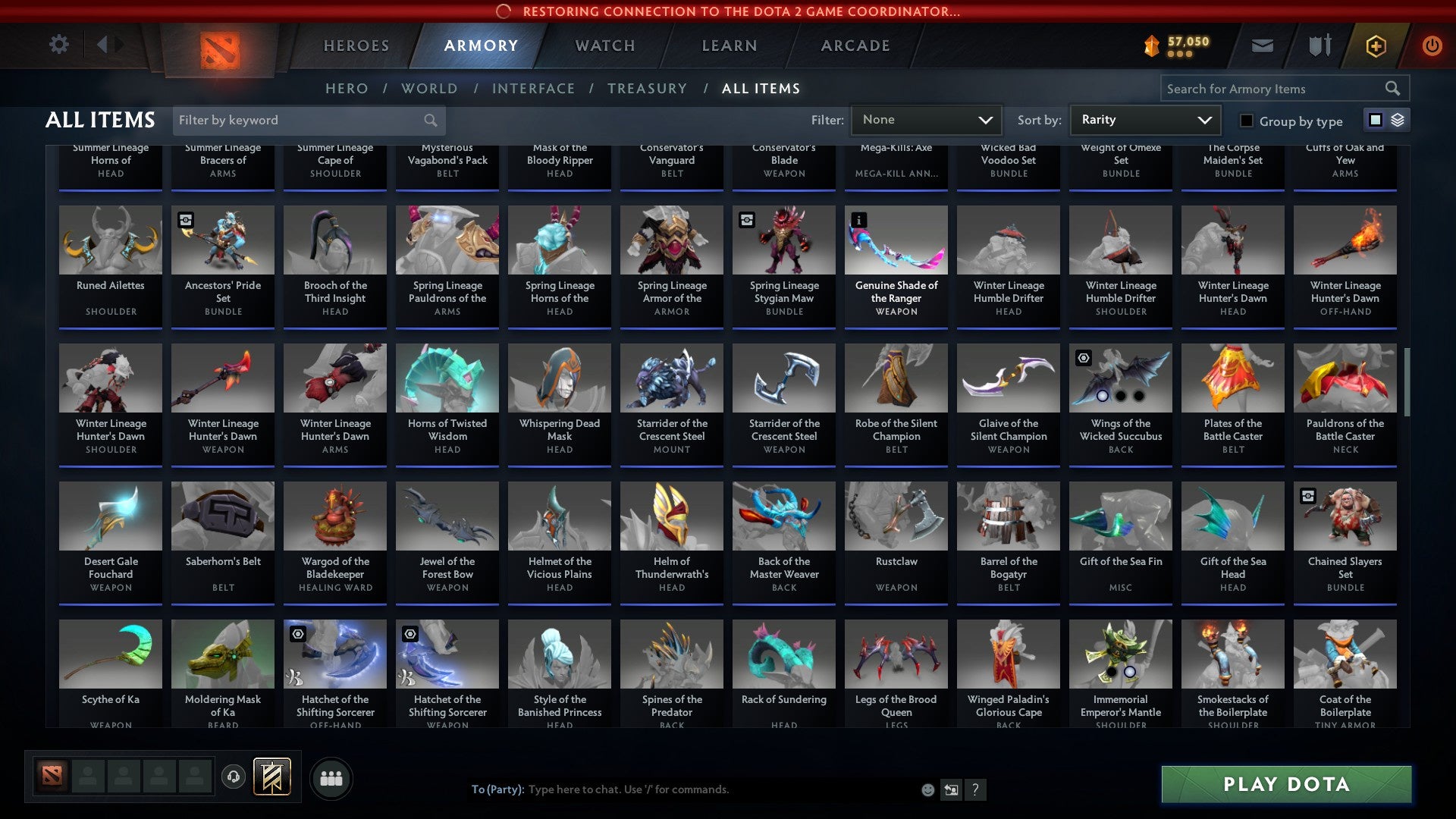Open the emoji picker in chat bar
Screen dimensions: 1456x819
[x=927, y=789]
